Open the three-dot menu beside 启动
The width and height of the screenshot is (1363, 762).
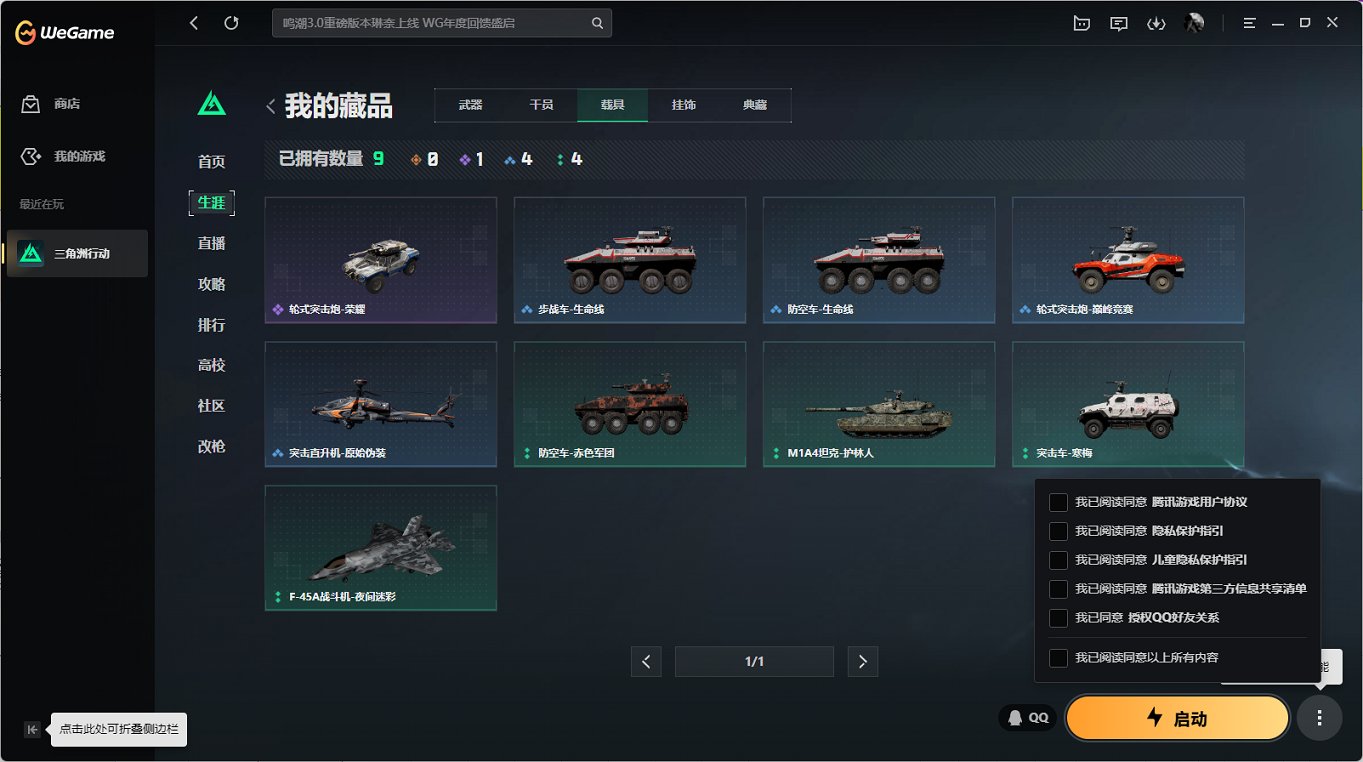click(x=1319, y=717)
